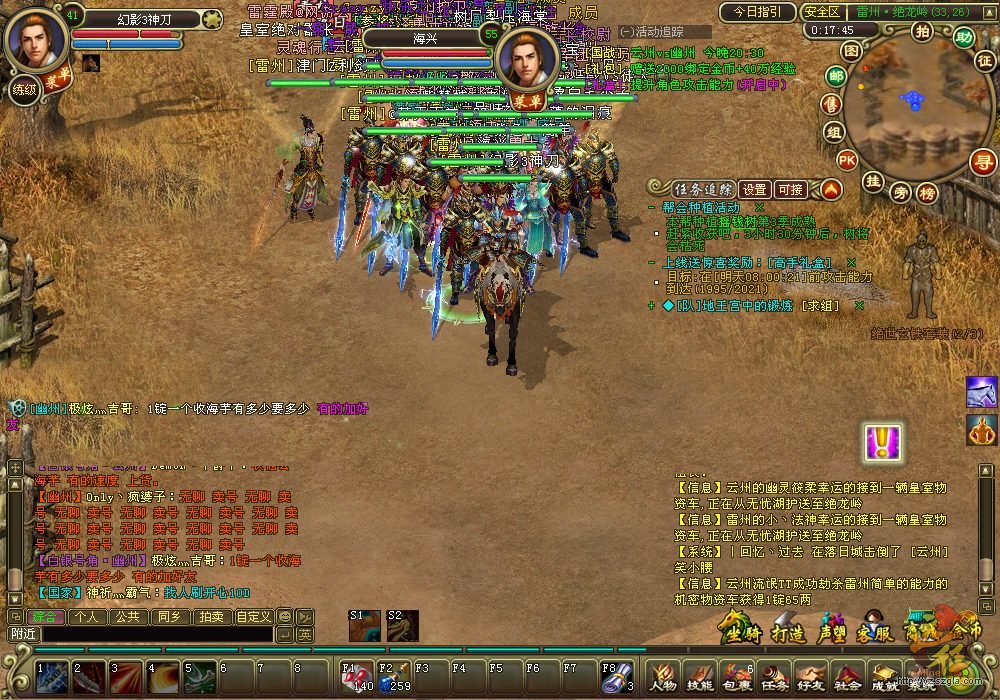Open the 坐骑 mount menu
1000x700 pixels.
coord(741,629)
